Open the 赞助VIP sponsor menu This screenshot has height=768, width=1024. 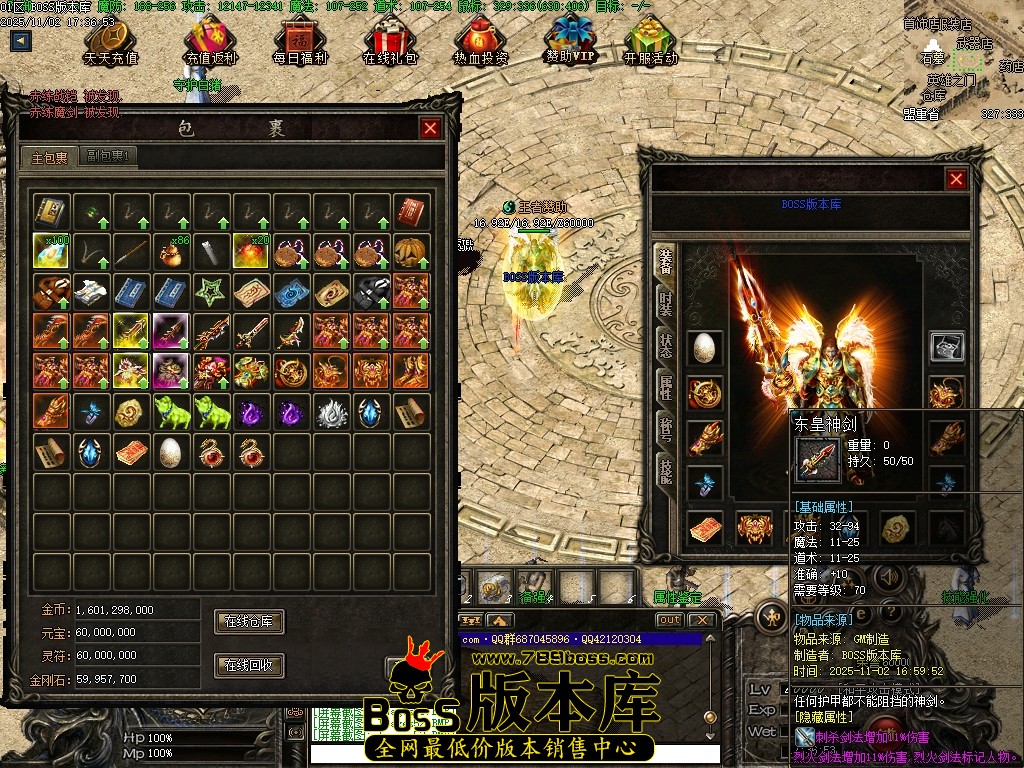pyautogui.click(x=570, y=42)
